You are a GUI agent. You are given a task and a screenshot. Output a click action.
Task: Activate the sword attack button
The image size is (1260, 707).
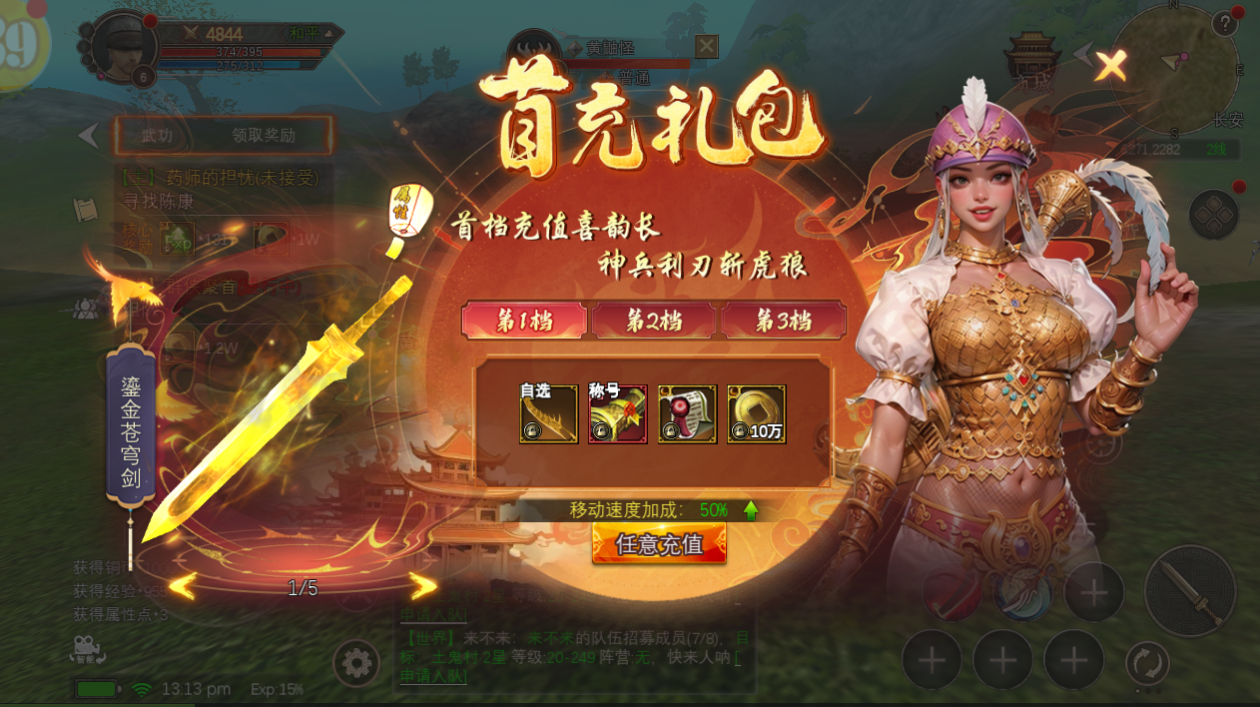1189,591
